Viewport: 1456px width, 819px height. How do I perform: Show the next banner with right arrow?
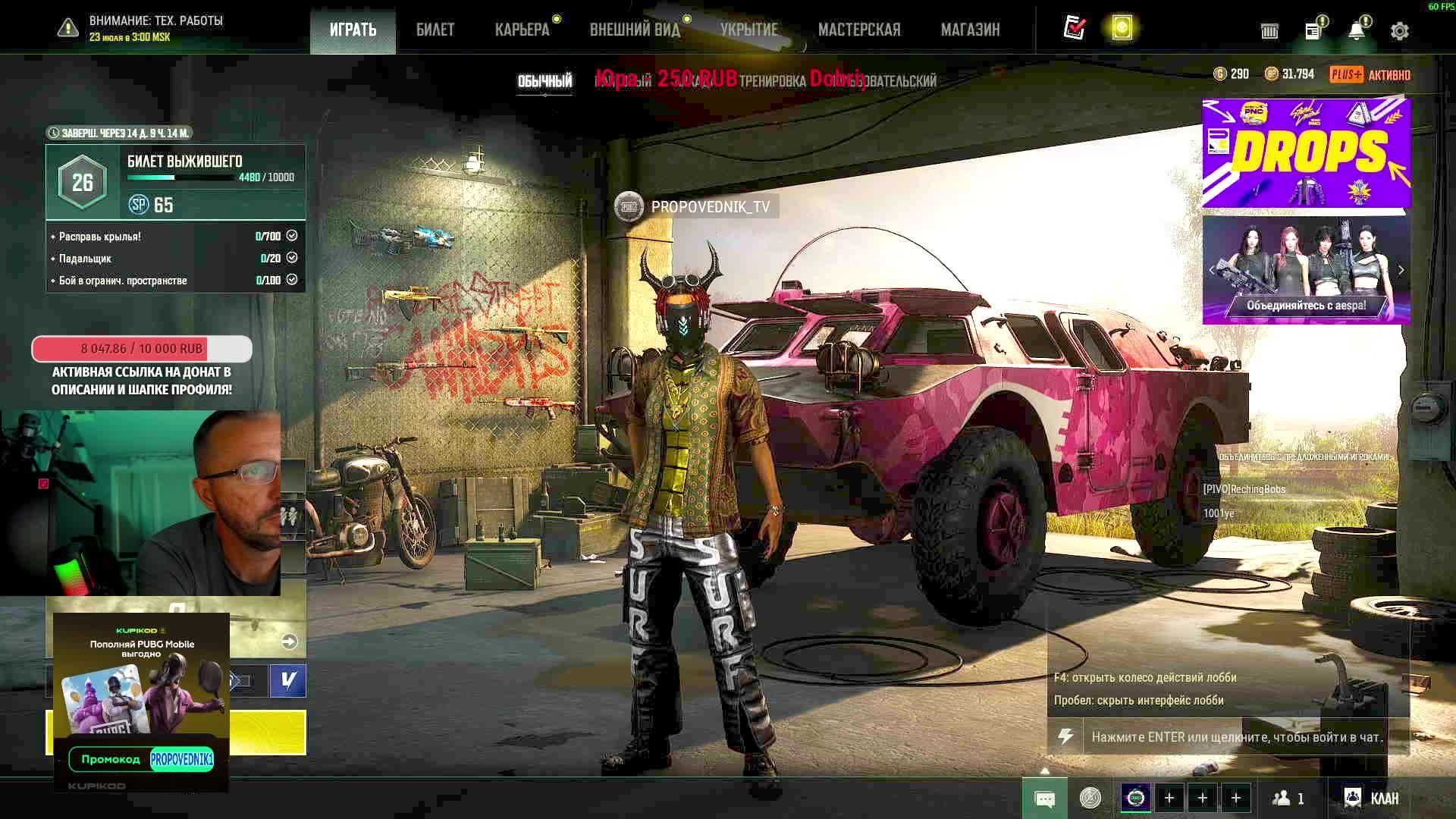(x=1401, y=270)
